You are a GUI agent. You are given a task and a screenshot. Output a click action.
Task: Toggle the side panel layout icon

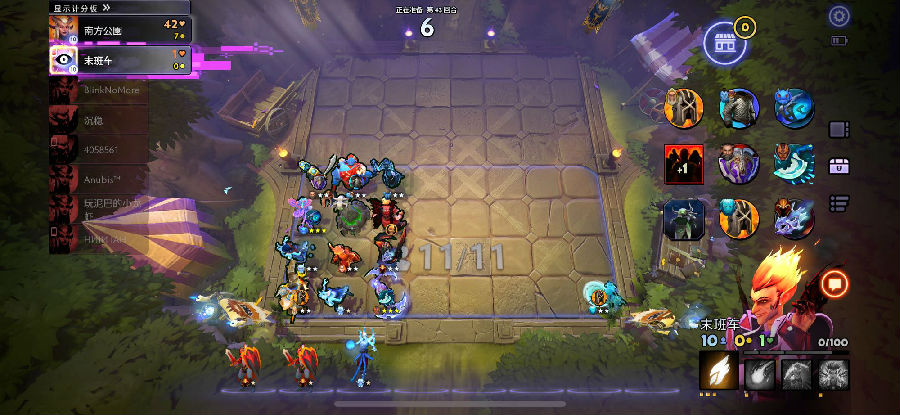click(839, 129)
